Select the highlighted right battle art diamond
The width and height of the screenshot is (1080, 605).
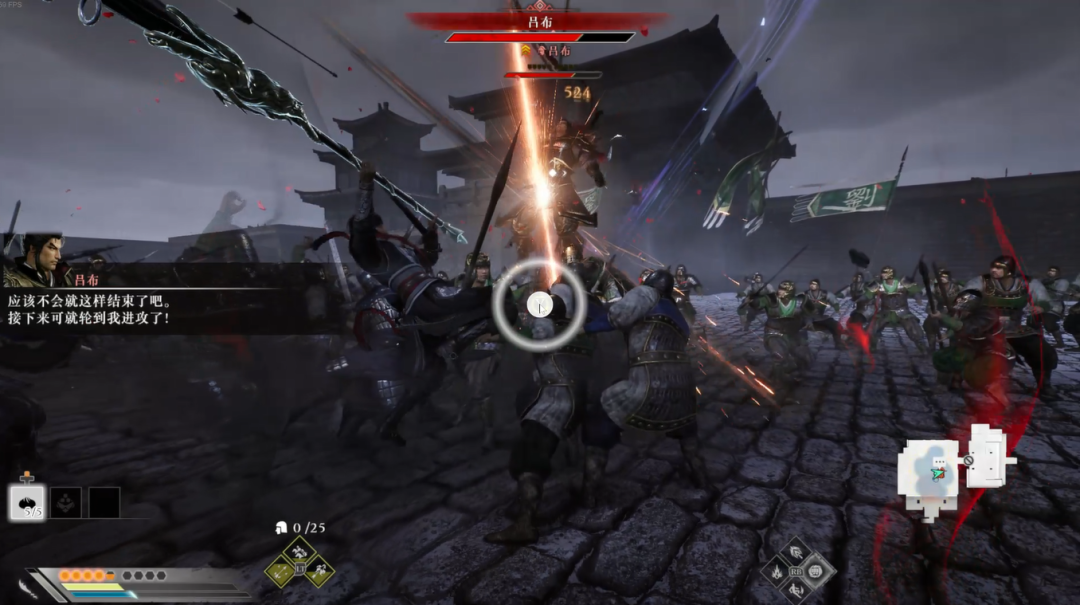click(817, 572)
